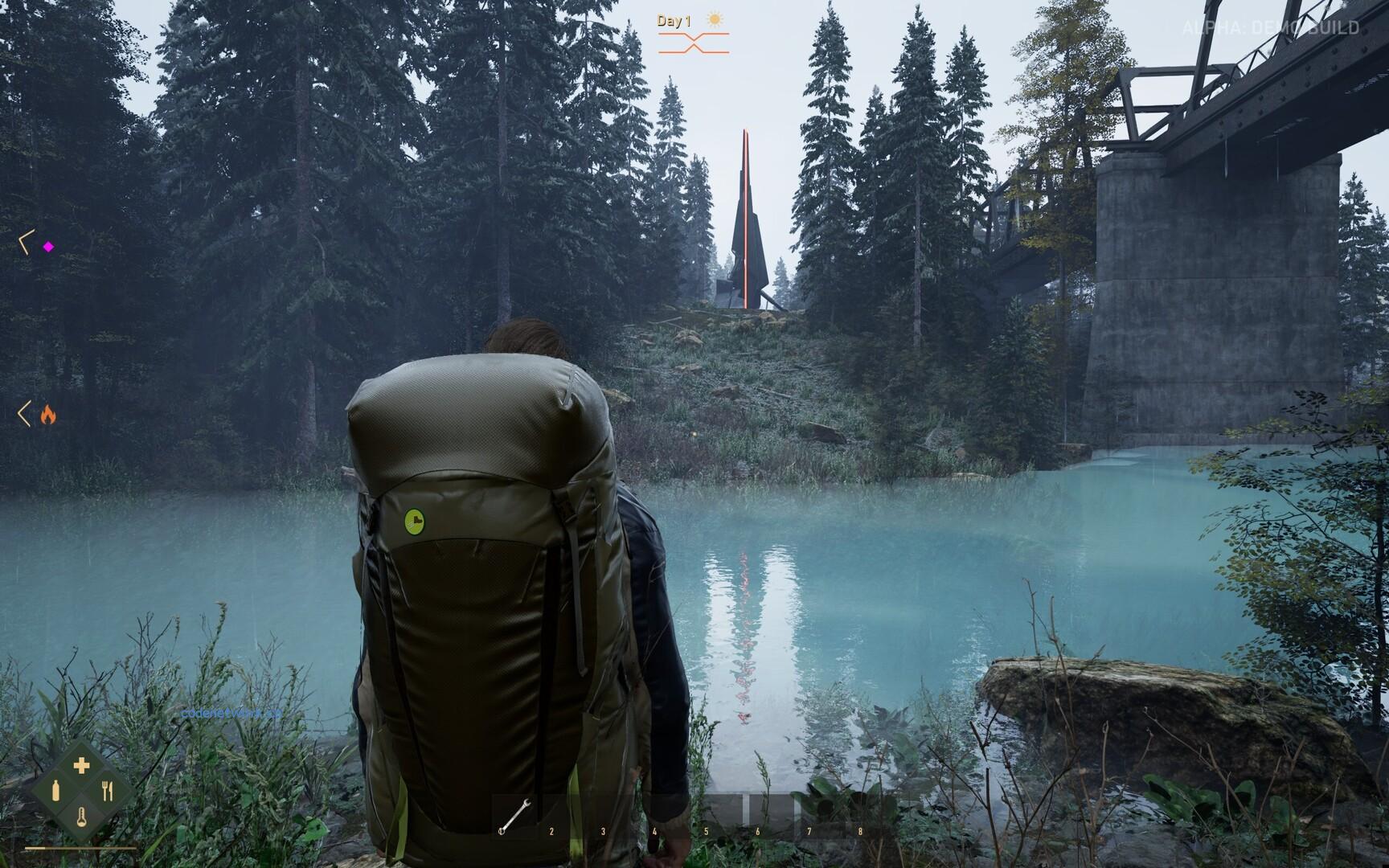The image size is (1389, 868).
Task: Click the Day 1 sun indicator
Action: [714, 20]
